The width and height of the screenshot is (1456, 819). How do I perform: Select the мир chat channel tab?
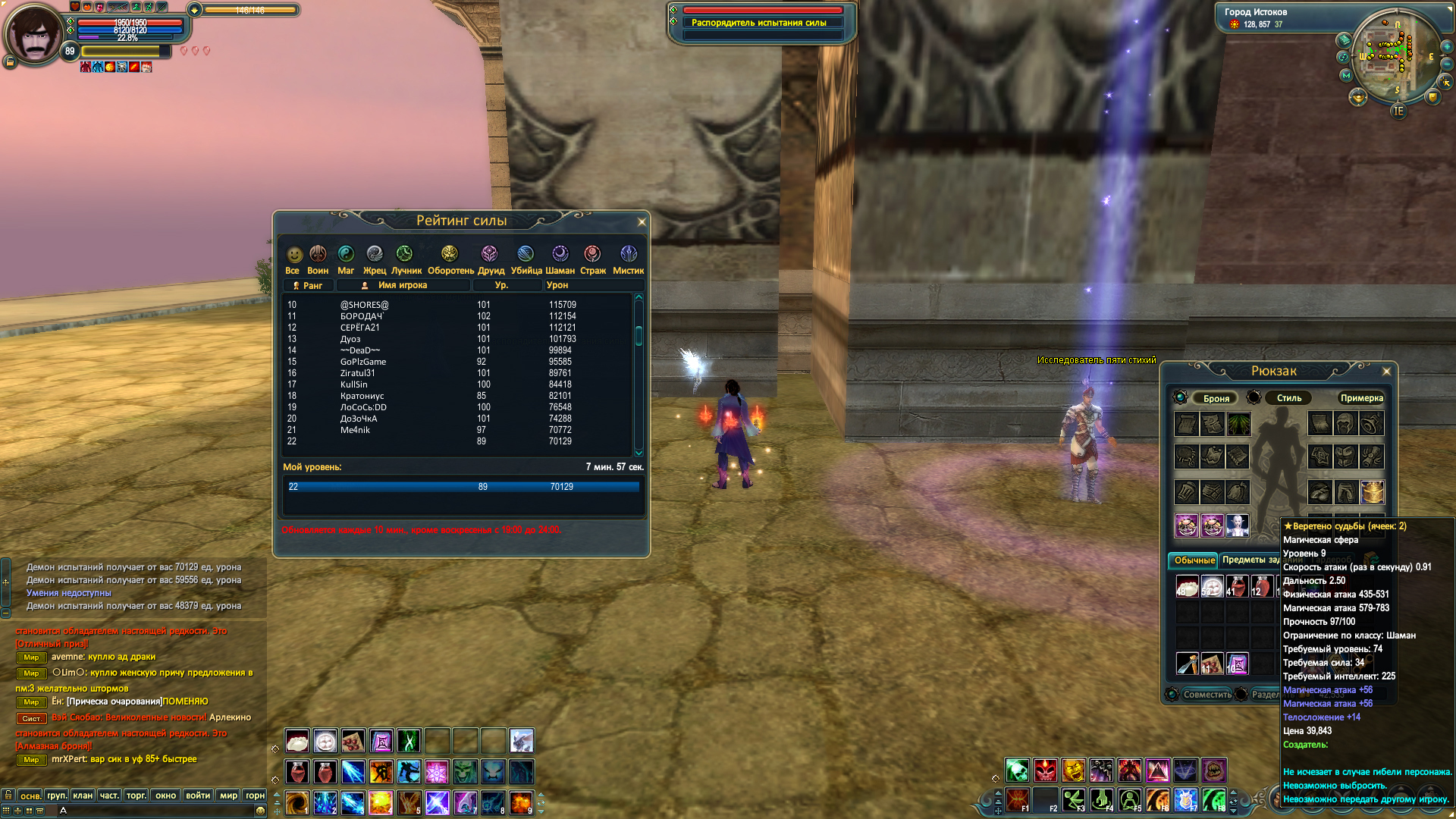(228, 795)
